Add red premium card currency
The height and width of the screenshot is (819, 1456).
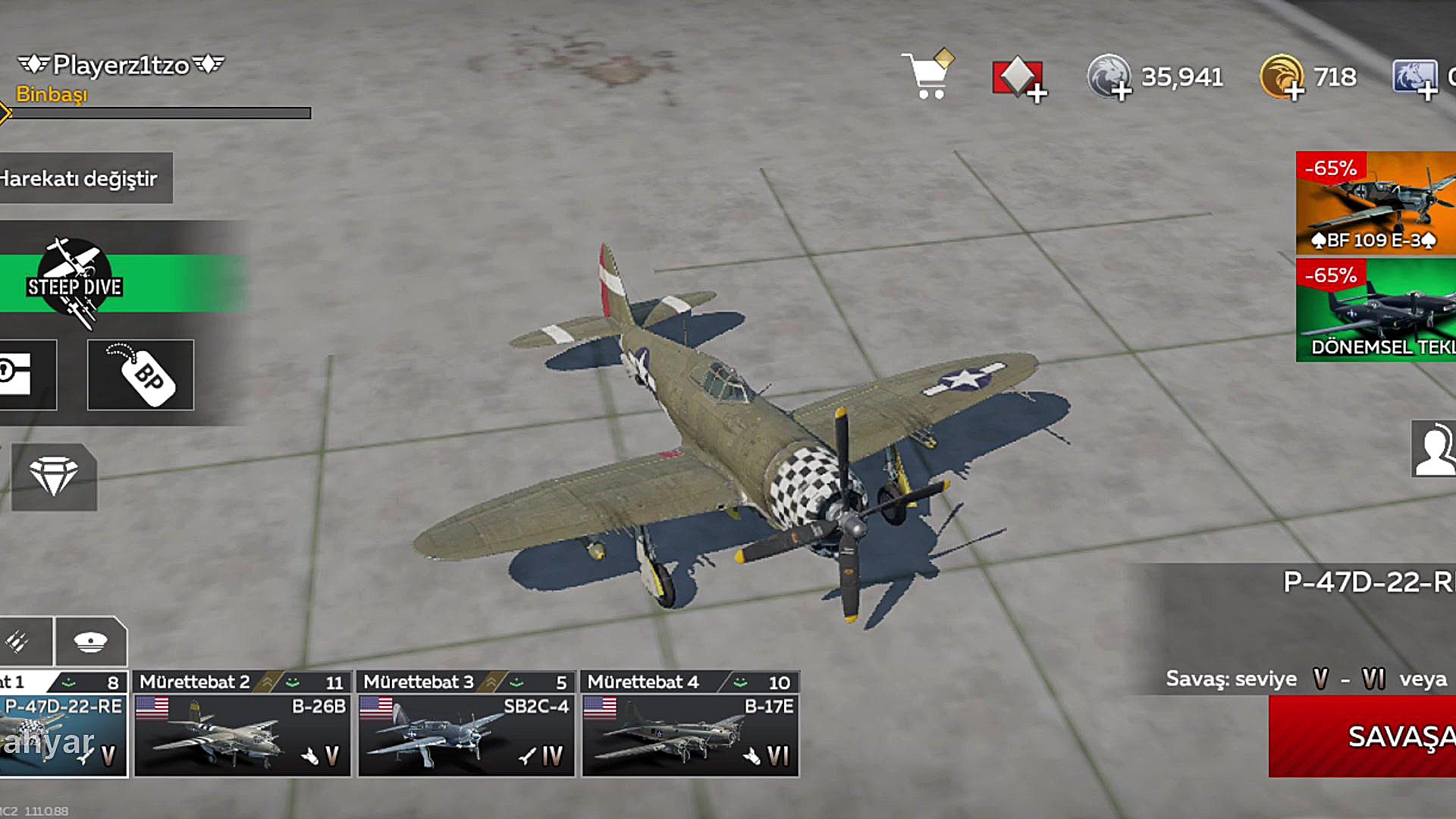pos(1018,78)
